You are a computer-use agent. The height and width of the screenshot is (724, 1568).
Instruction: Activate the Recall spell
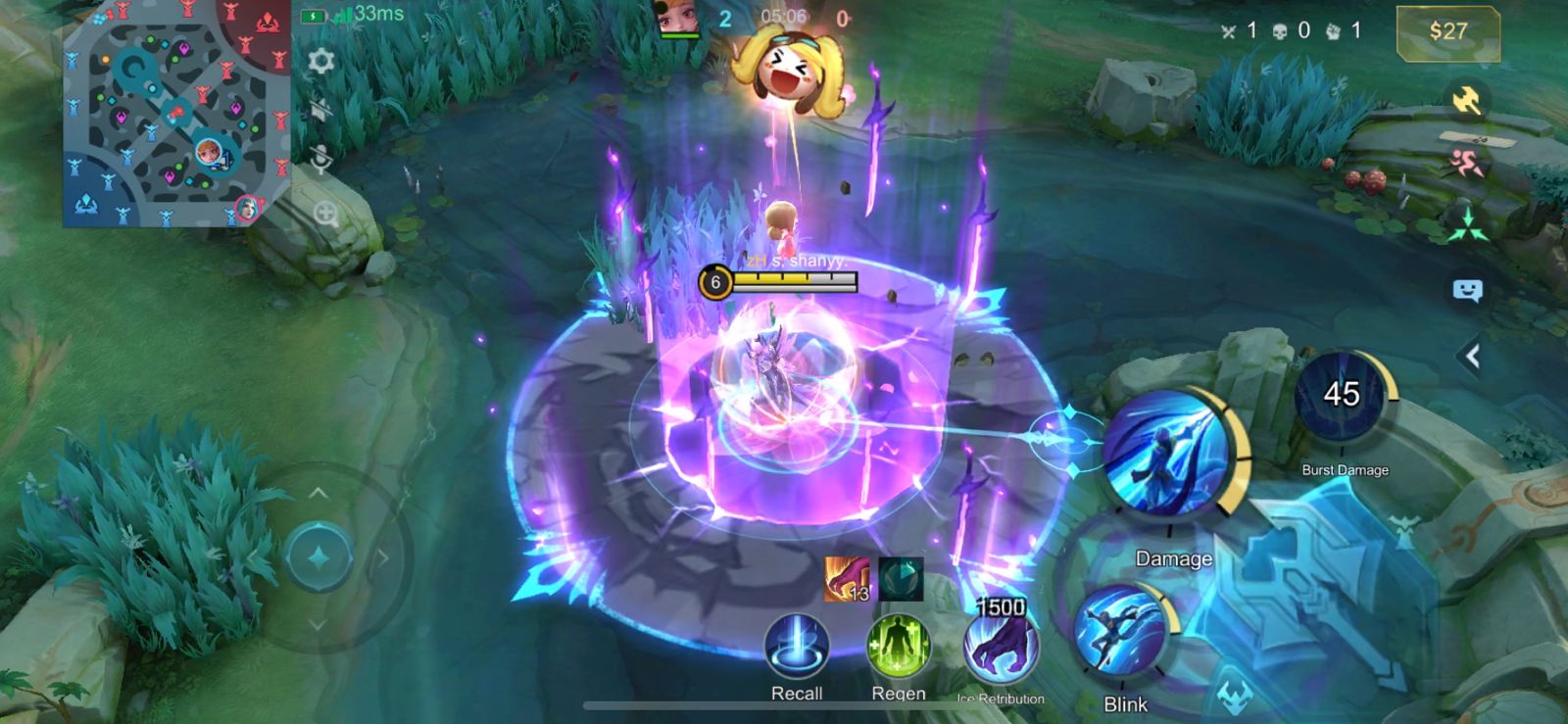coord(797,648)
